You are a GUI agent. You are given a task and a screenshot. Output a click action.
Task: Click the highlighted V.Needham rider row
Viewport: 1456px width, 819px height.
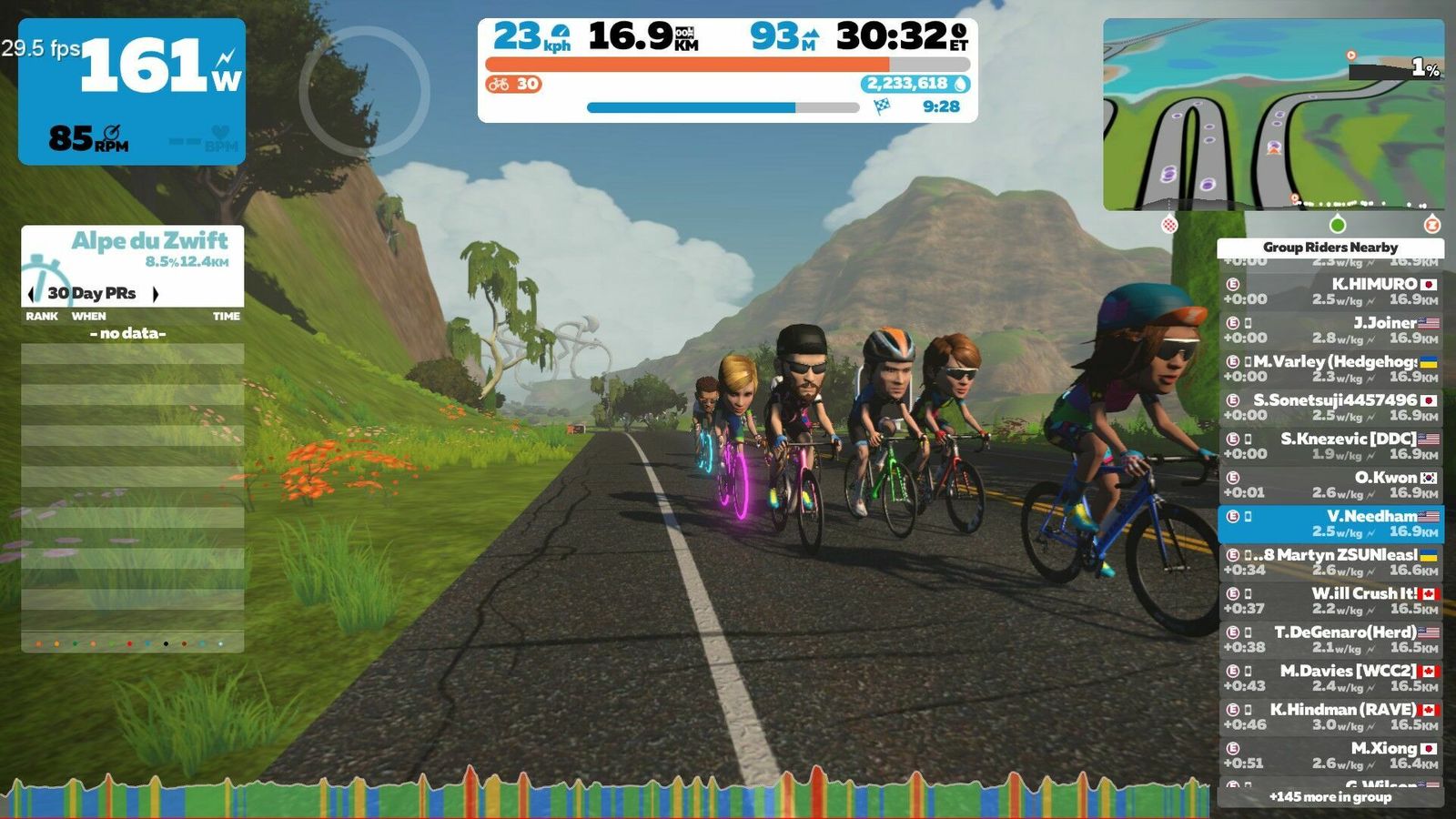coord(1330,523)
